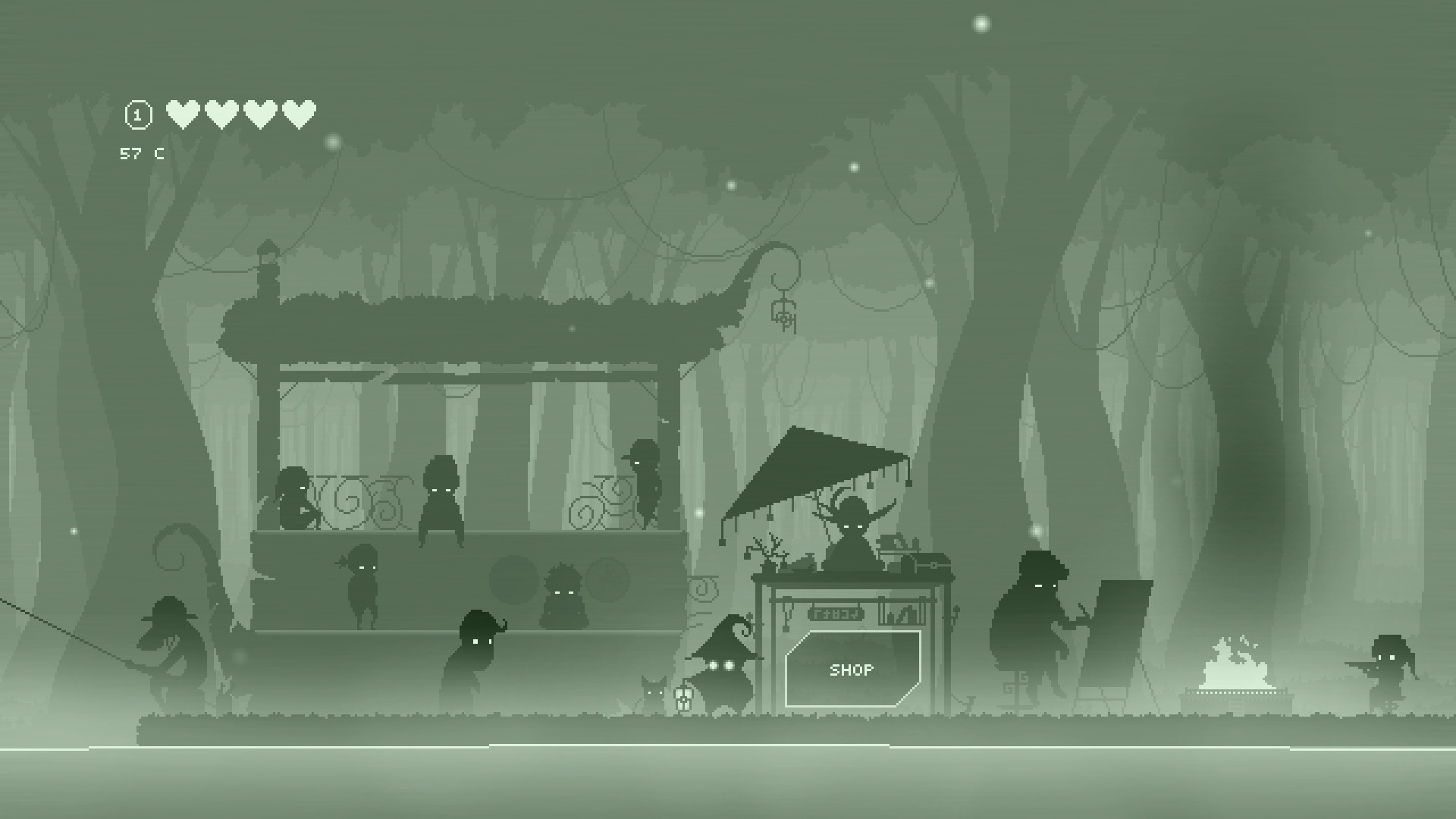Toggle the witch-hat vendor beside the shop

click(724, 667)
